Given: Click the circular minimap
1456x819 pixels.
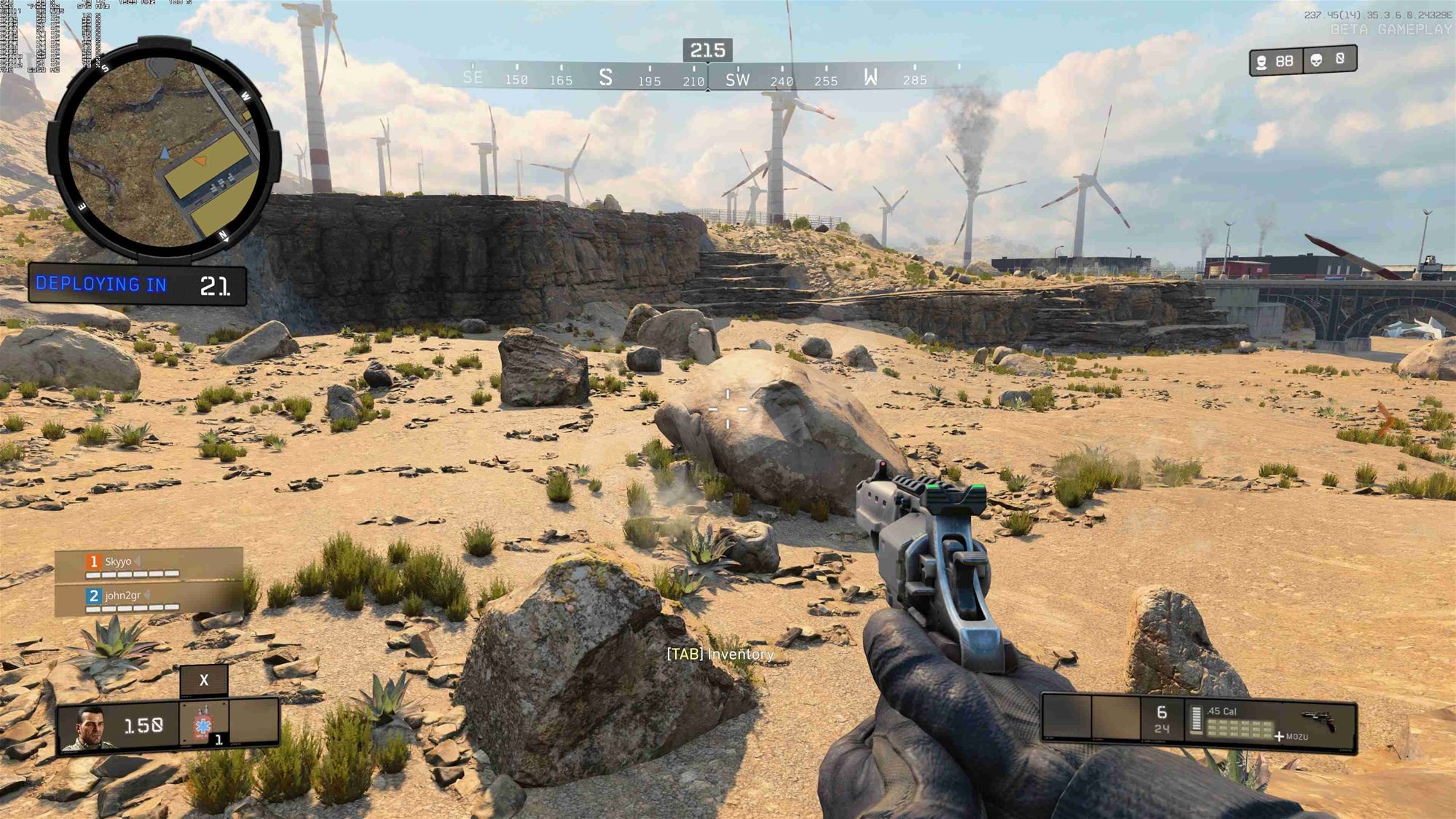Looking at the screenshot, I should 164,151.
